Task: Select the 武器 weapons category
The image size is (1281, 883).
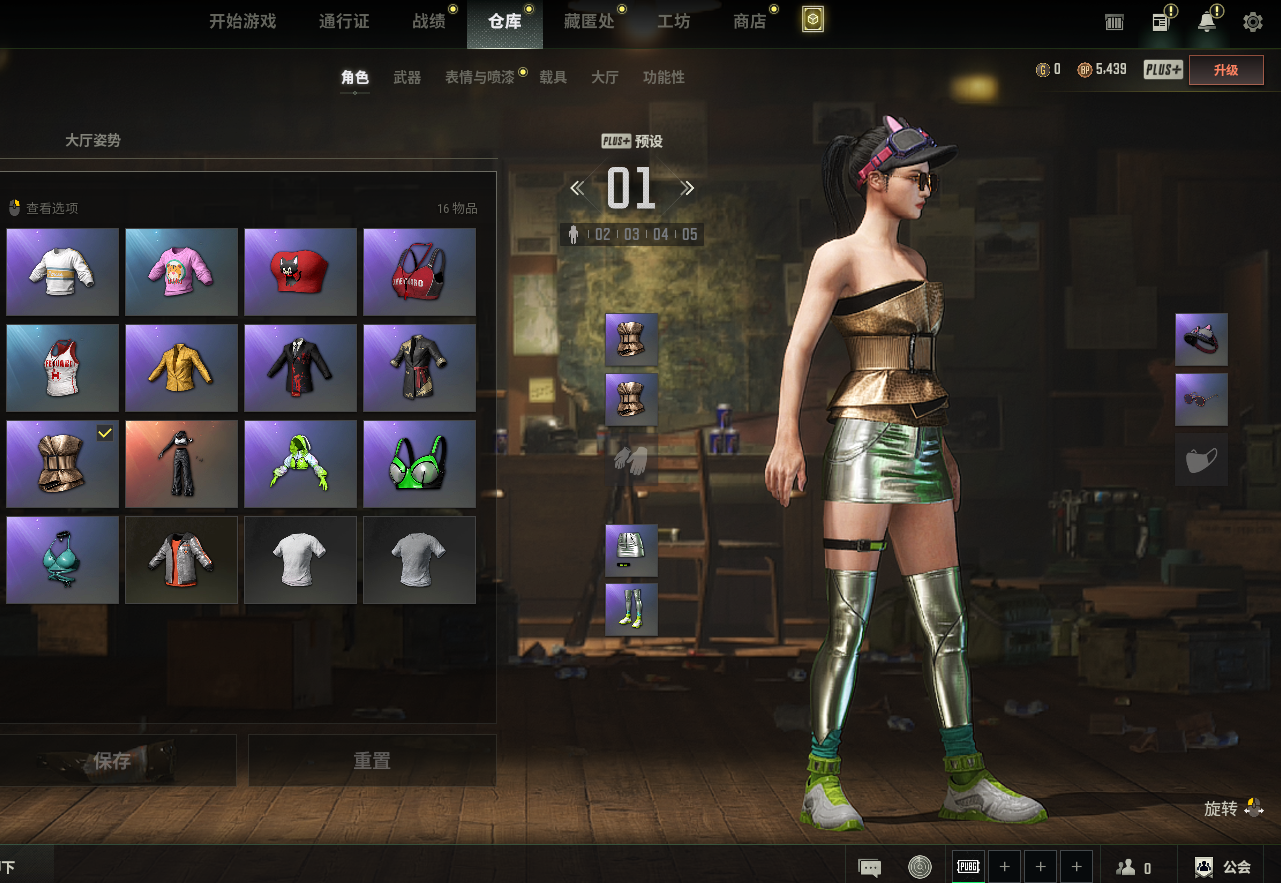Action: pos(407,77)
